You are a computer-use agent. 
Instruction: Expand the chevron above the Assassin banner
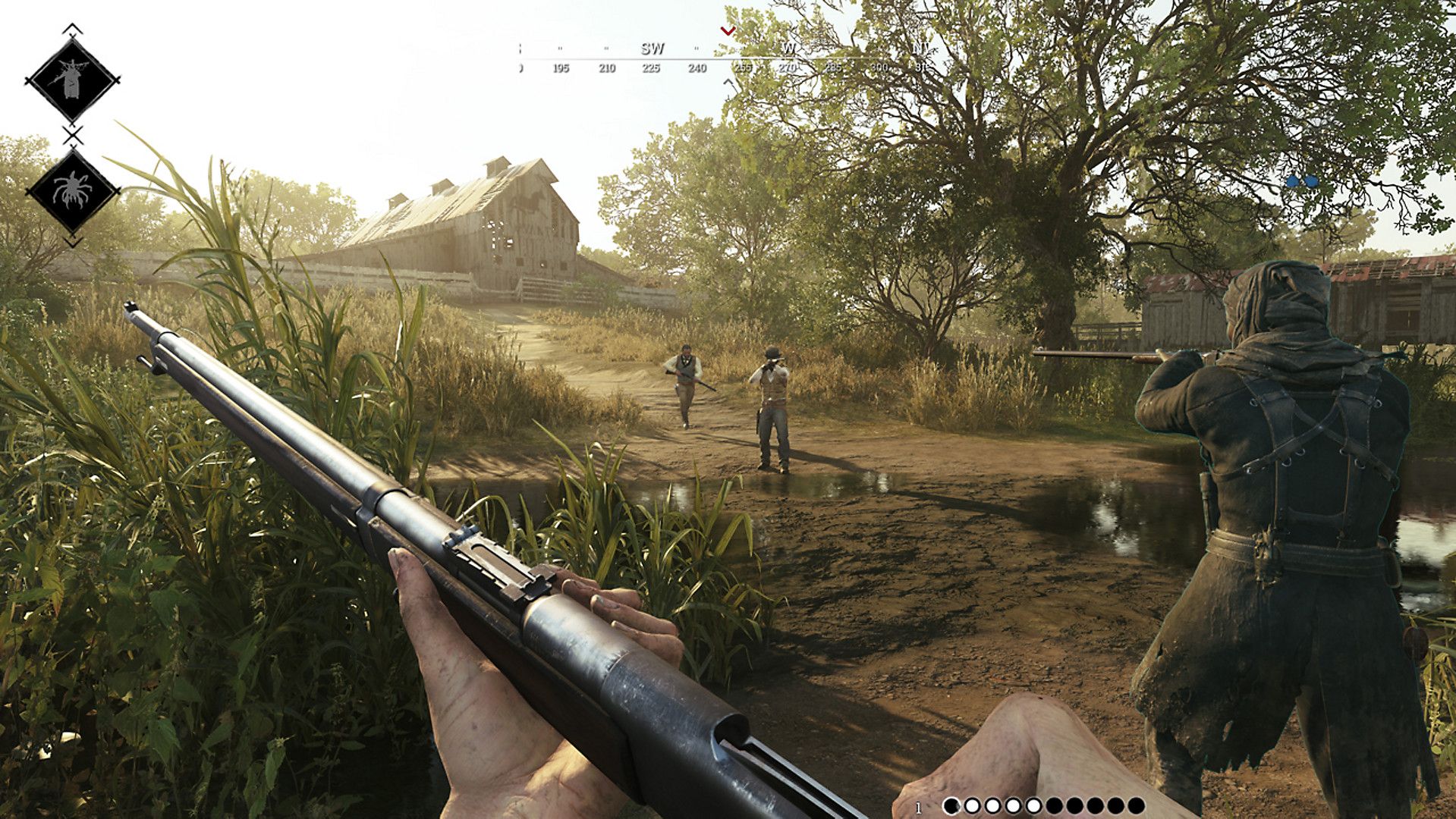[x=72, y=28]
